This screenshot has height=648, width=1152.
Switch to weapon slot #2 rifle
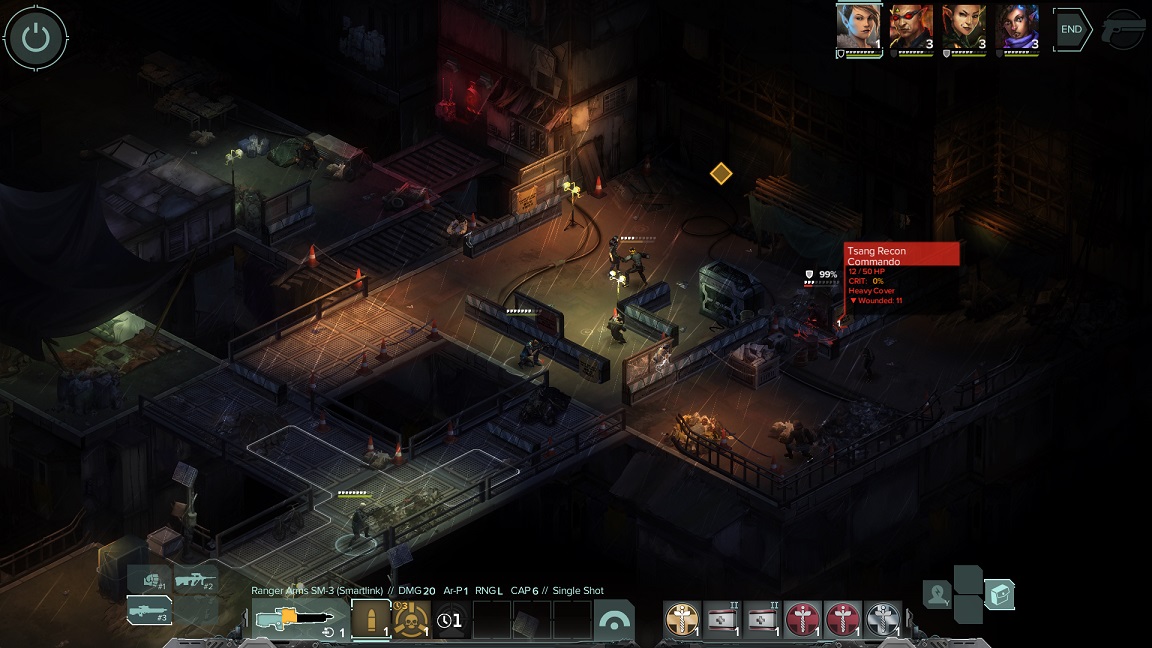(195, 579)
